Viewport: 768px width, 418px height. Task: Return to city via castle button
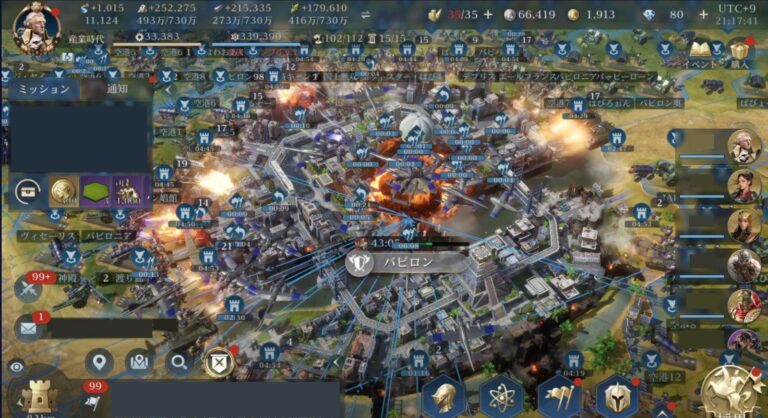(x=40, y=395)
